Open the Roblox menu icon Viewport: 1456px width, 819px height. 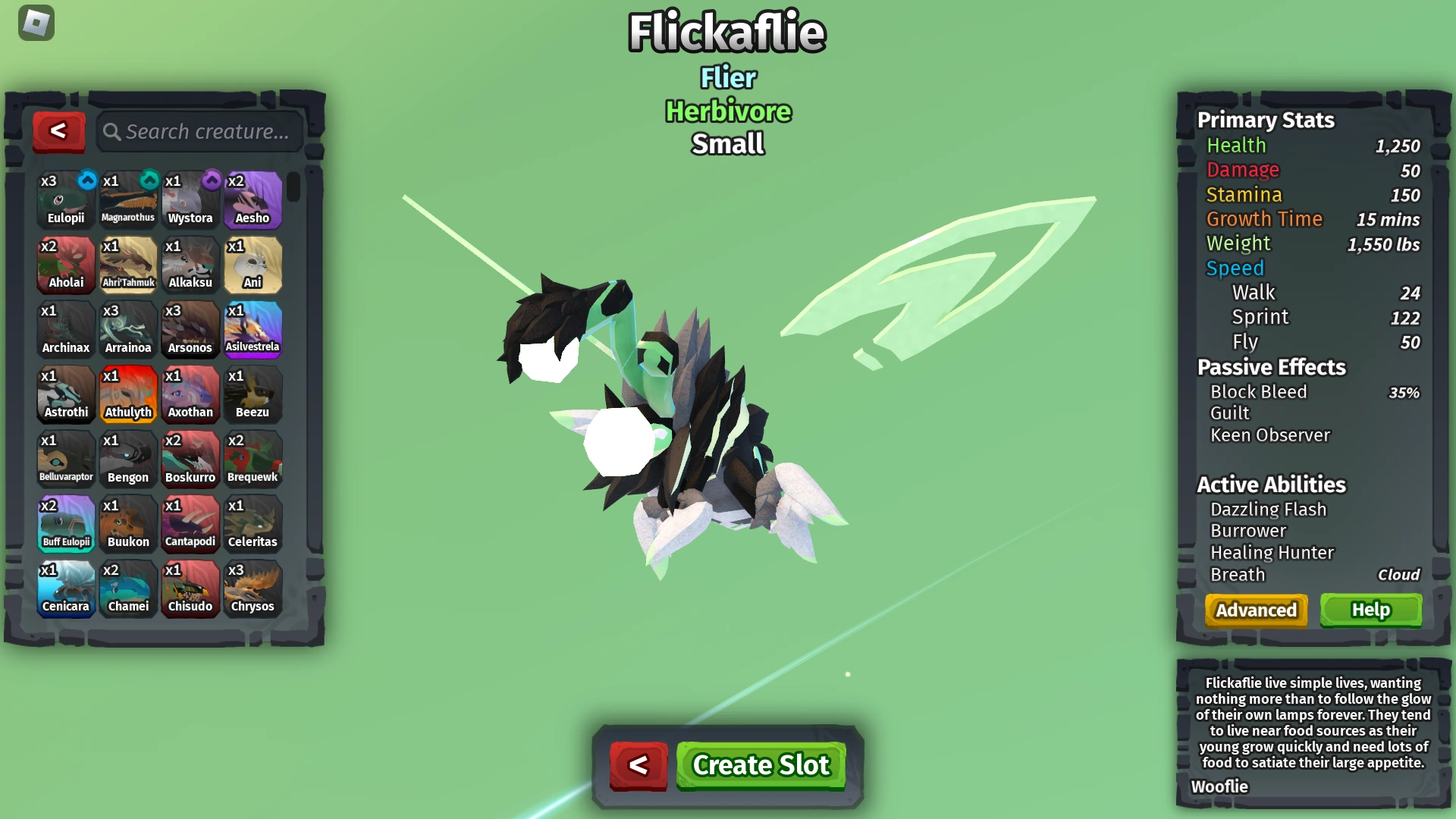click(36, 23)
